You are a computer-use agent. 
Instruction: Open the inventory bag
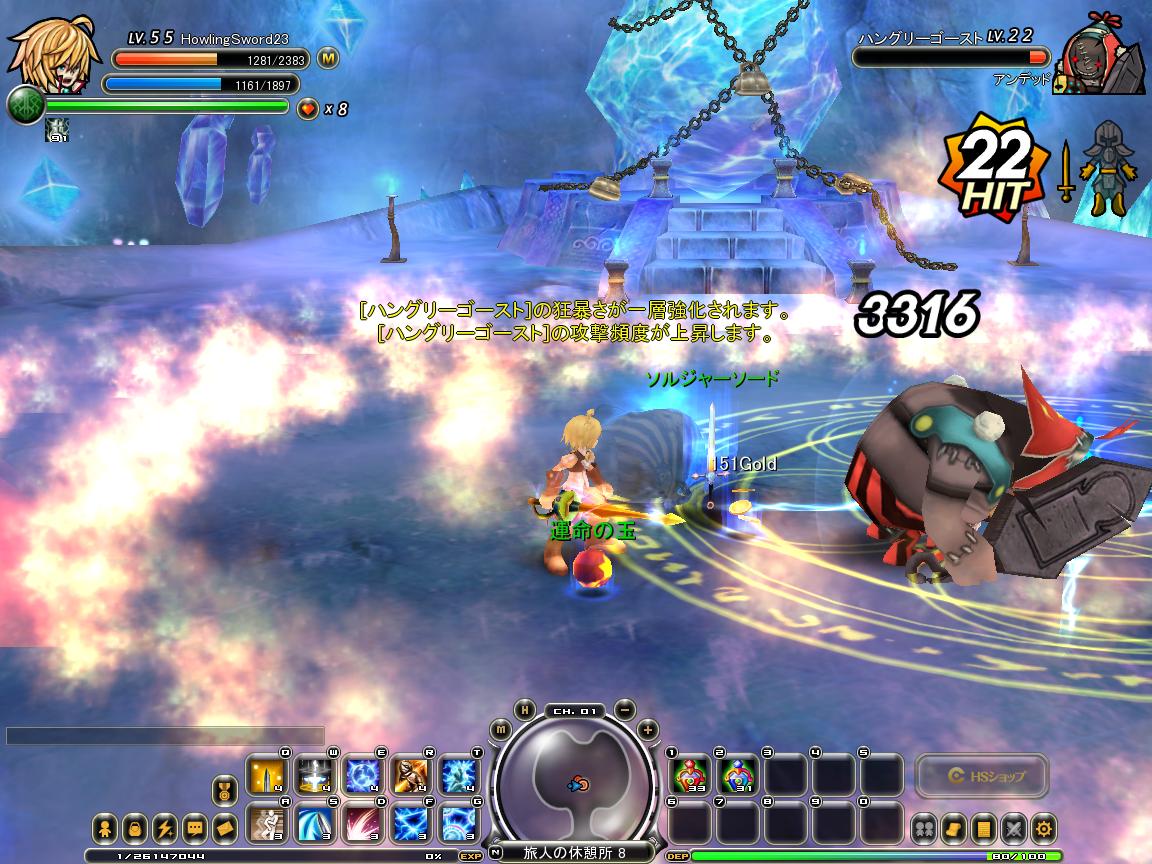click(135, 829)
